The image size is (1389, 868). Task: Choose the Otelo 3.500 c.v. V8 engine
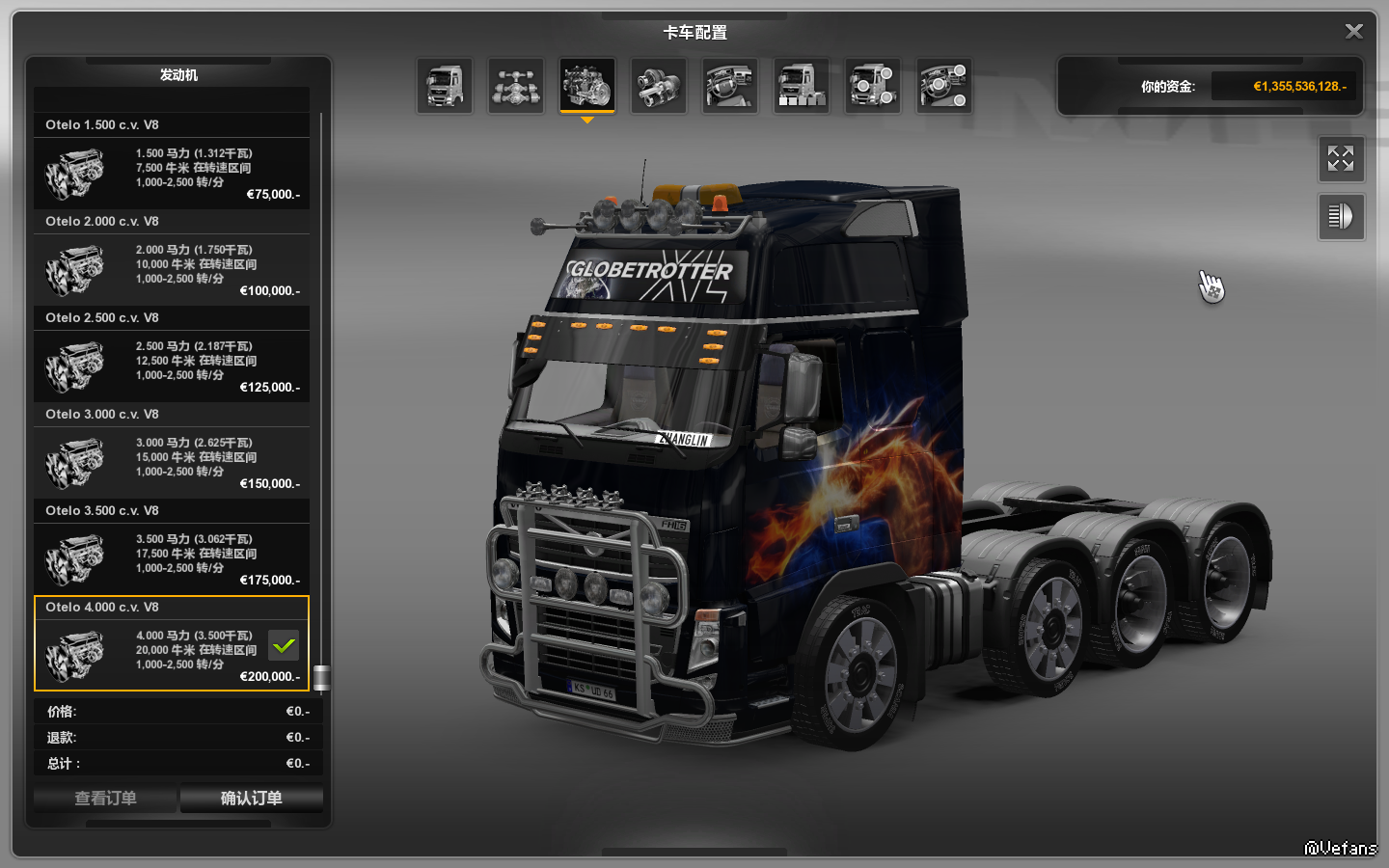pyautogui.click(x=172, y=559)
